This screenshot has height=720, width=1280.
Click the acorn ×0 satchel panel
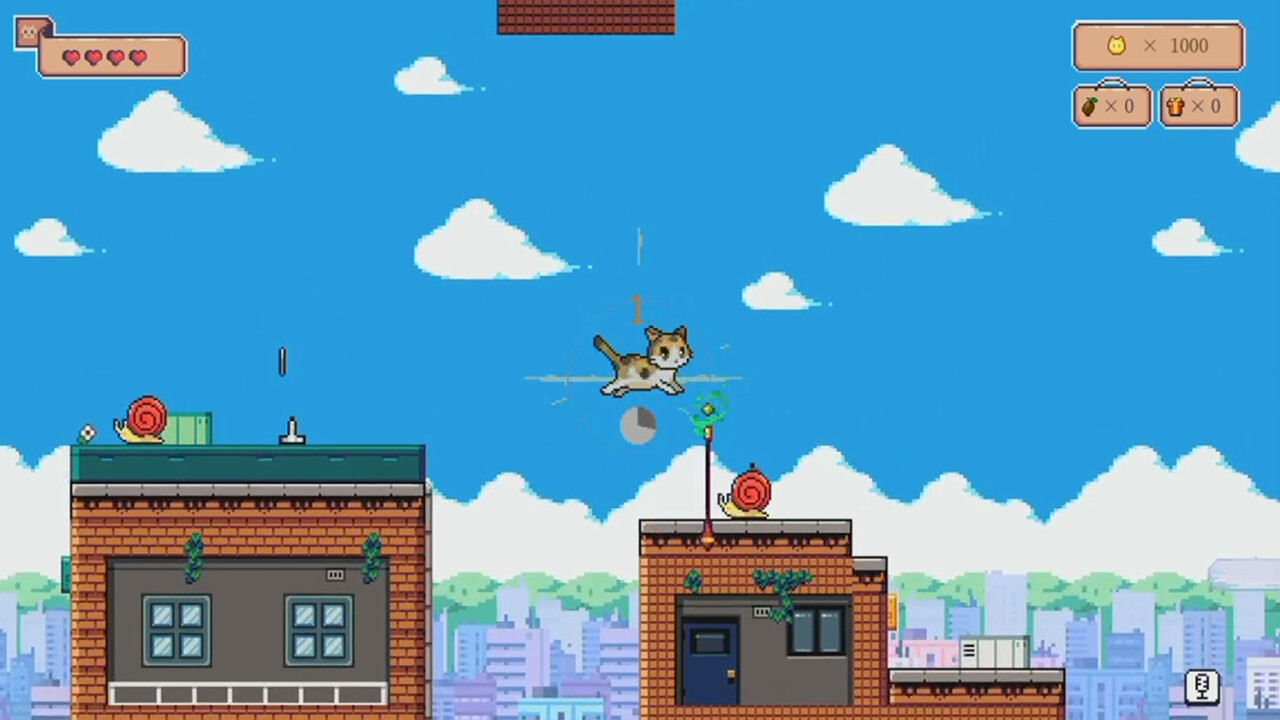[x=1112, y=105]
